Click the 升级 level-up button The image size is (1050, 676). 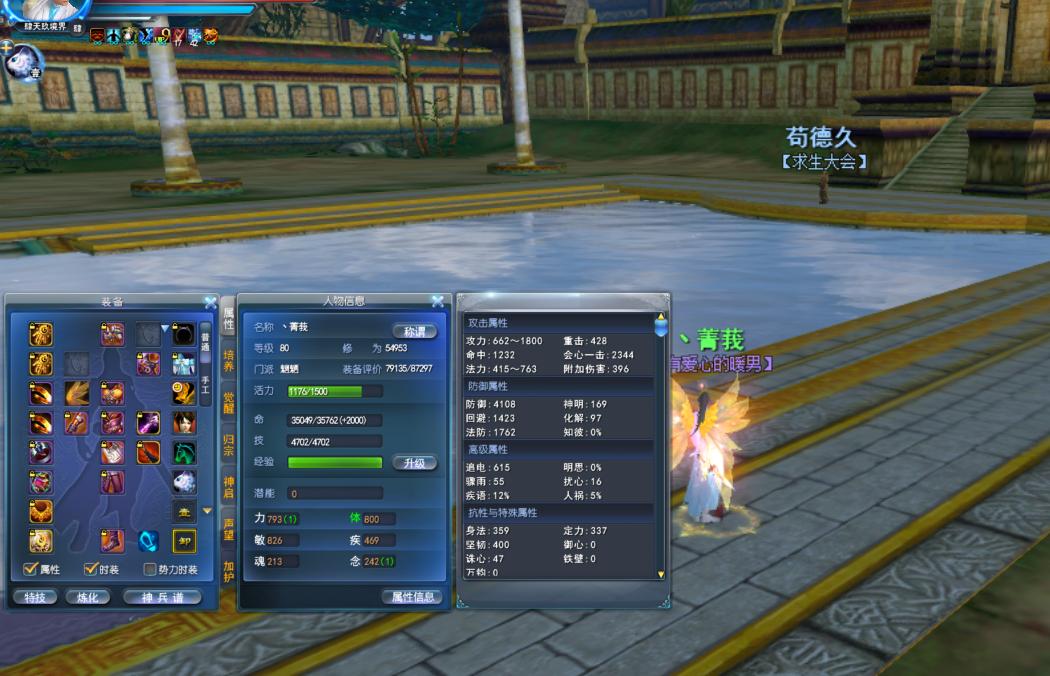click(414, 463)
